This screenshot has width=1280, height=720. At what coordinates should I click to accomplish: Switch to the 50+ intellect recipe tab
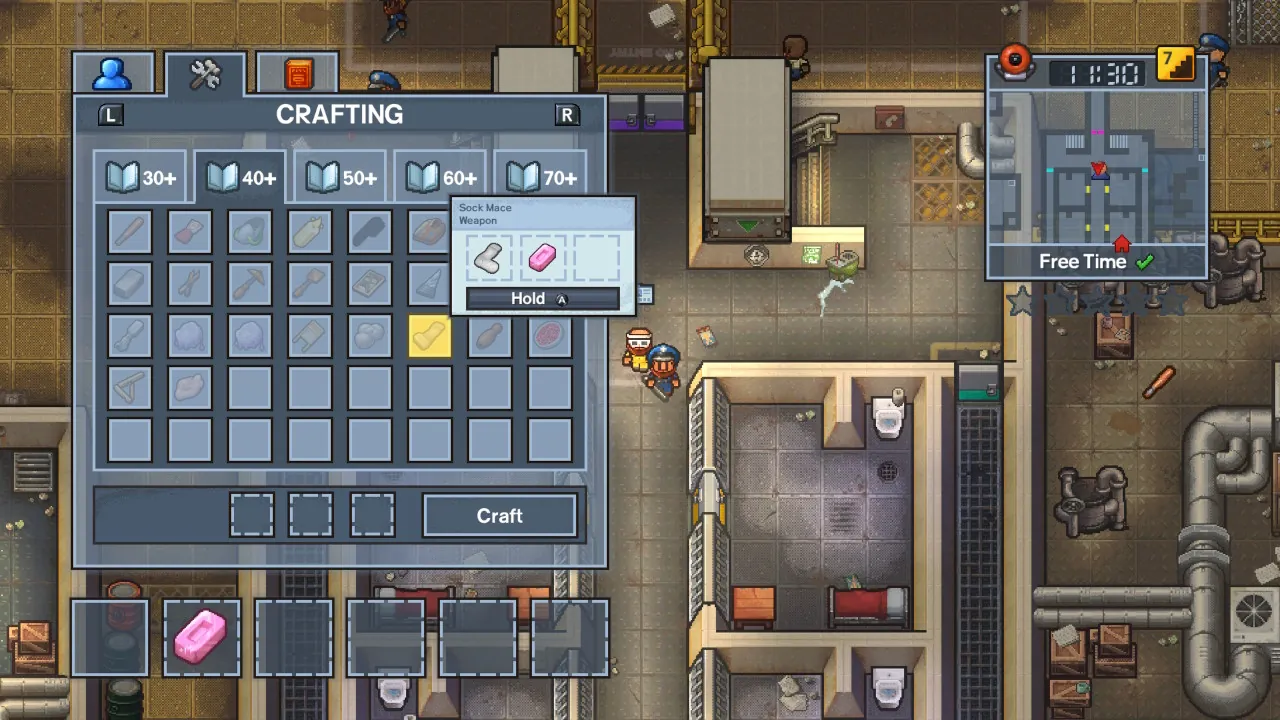339,177
